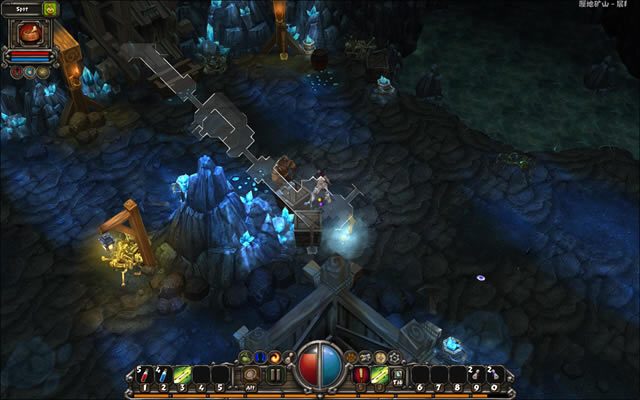Select the red exclamation mark skill icon

[x=361, y=375]
